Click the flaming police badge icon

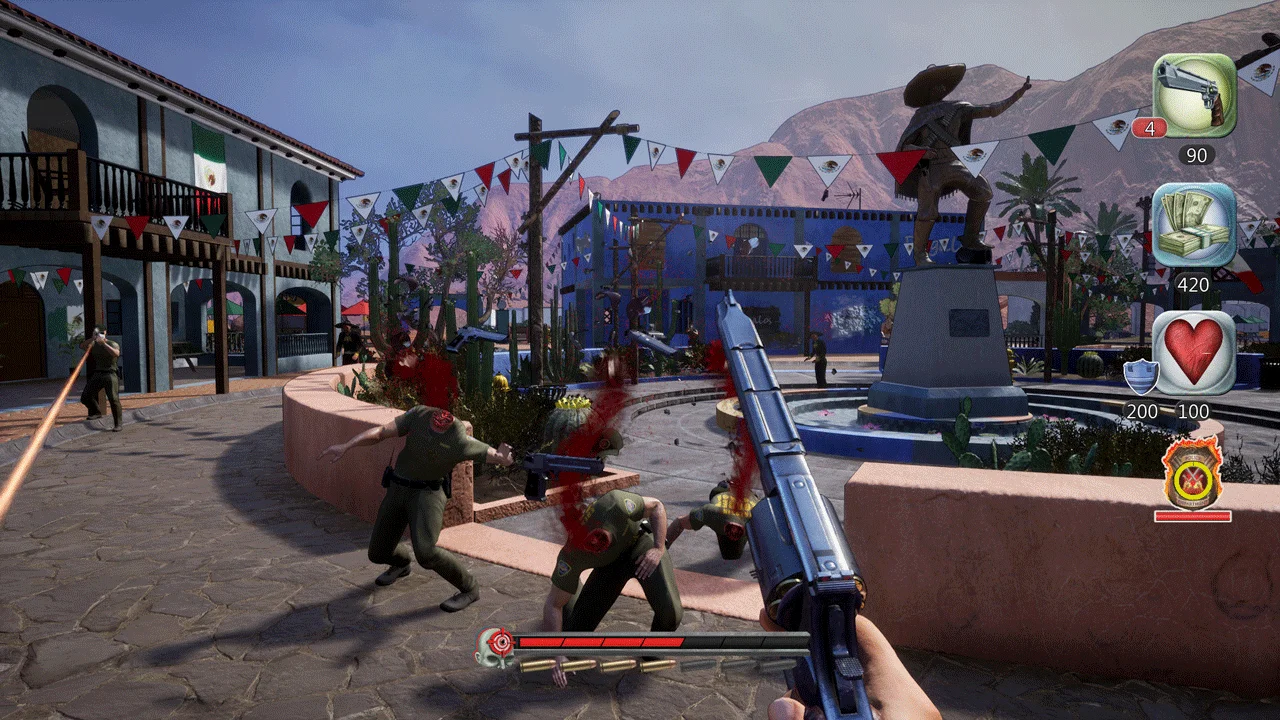(x=1192, y=478)
